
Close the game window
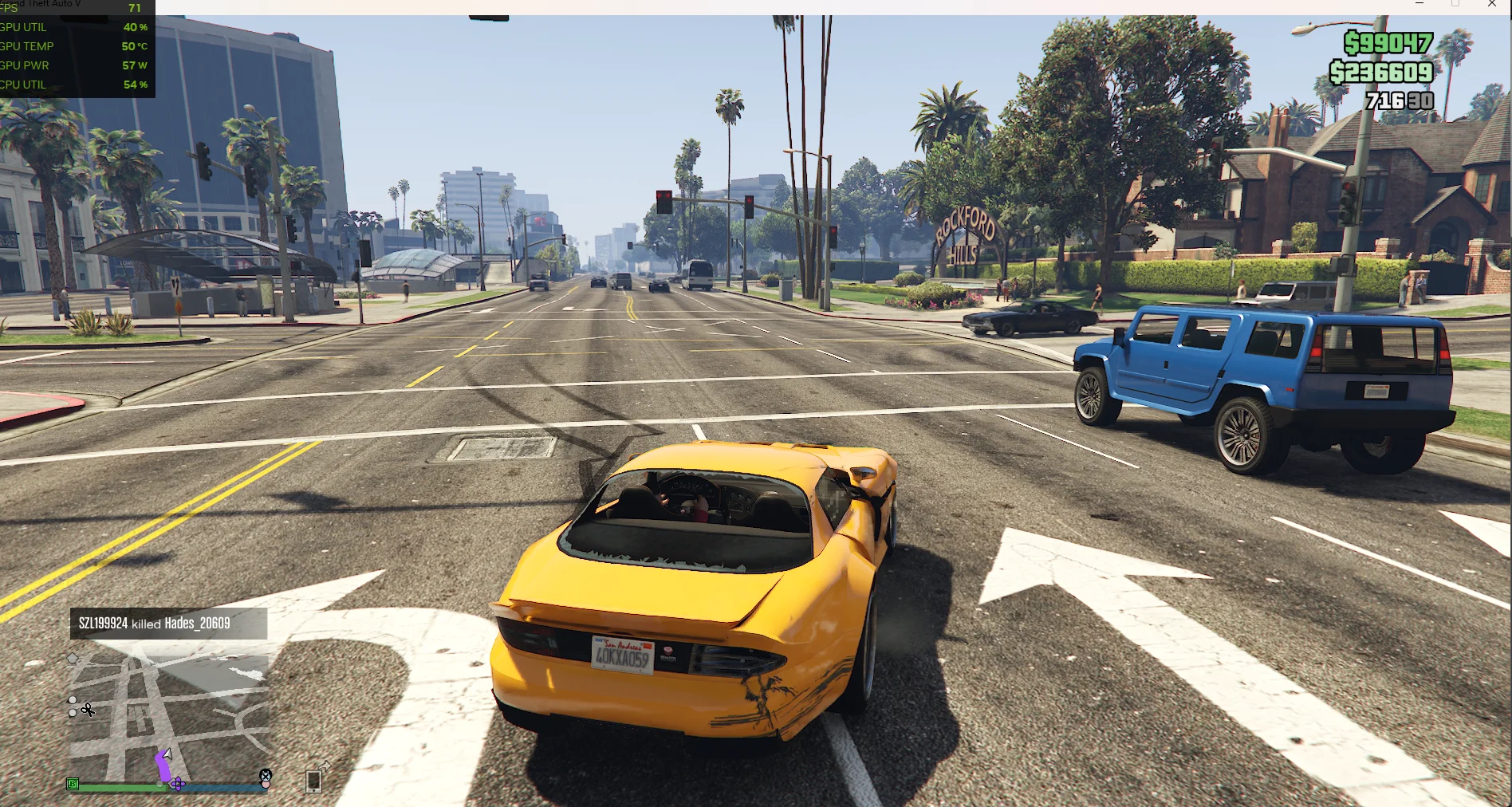pos(1492,4)
